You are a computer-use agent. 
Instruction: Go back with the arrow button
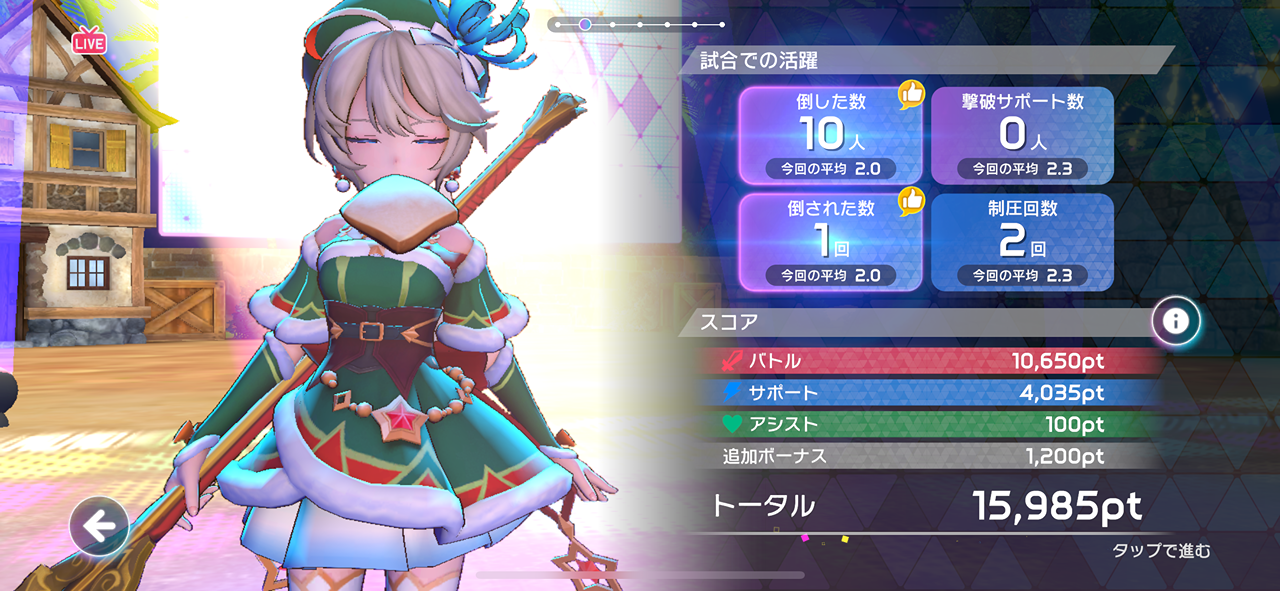(99, 526)
